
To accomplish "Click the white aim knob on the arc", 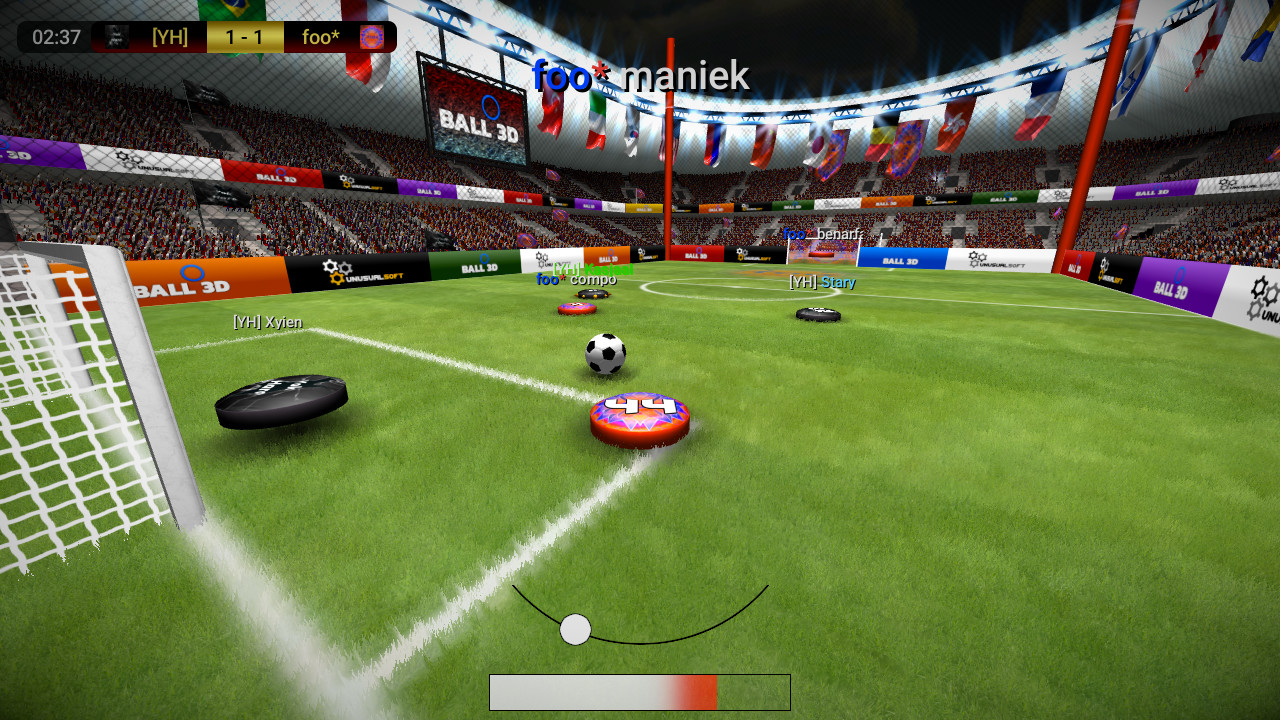I will pos(575,629).
